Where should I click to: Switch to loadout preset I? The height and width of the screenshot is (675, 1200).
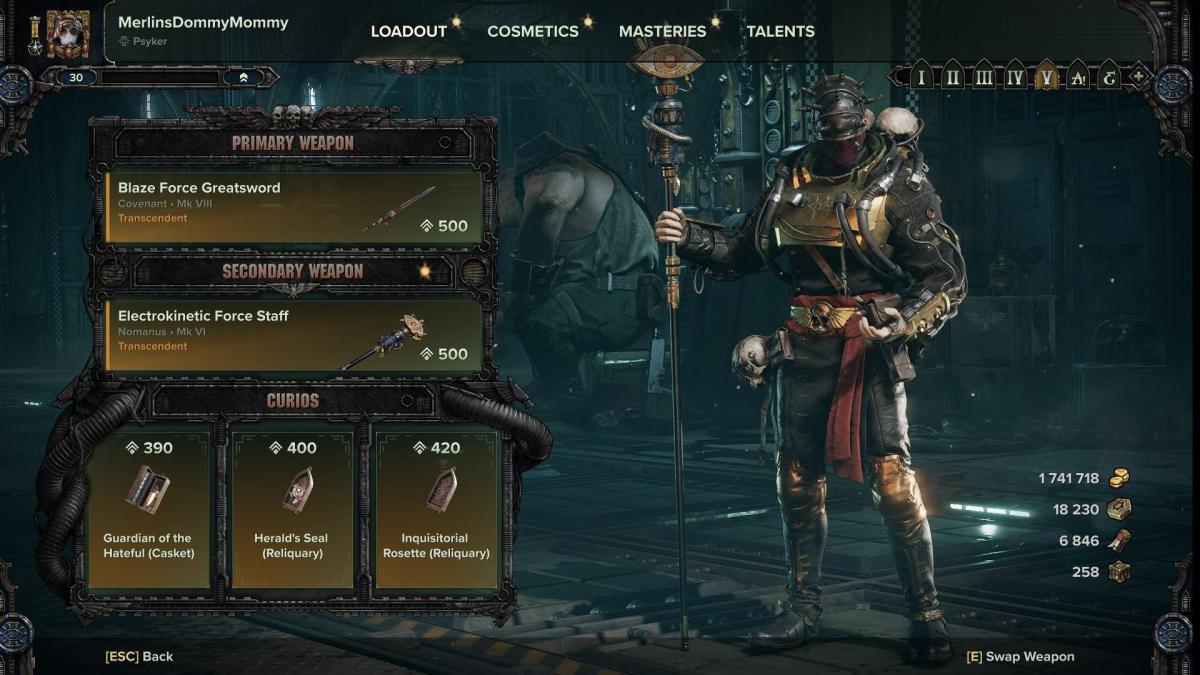tap(921, 76)
